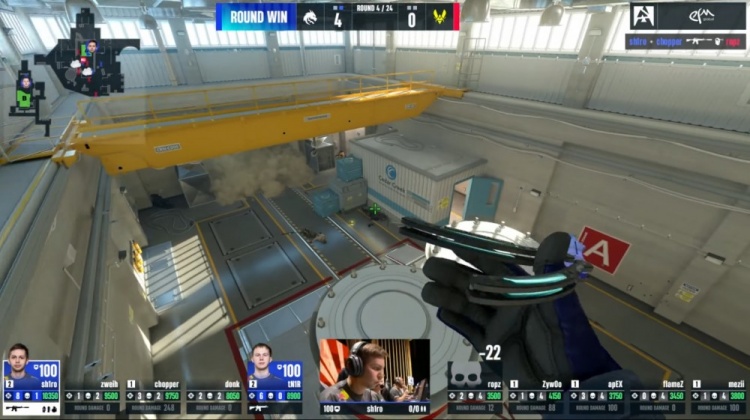Viewport: 750px width, 420px height.
Task: Choose ZywOo's player panel
Action: point(537,396)
